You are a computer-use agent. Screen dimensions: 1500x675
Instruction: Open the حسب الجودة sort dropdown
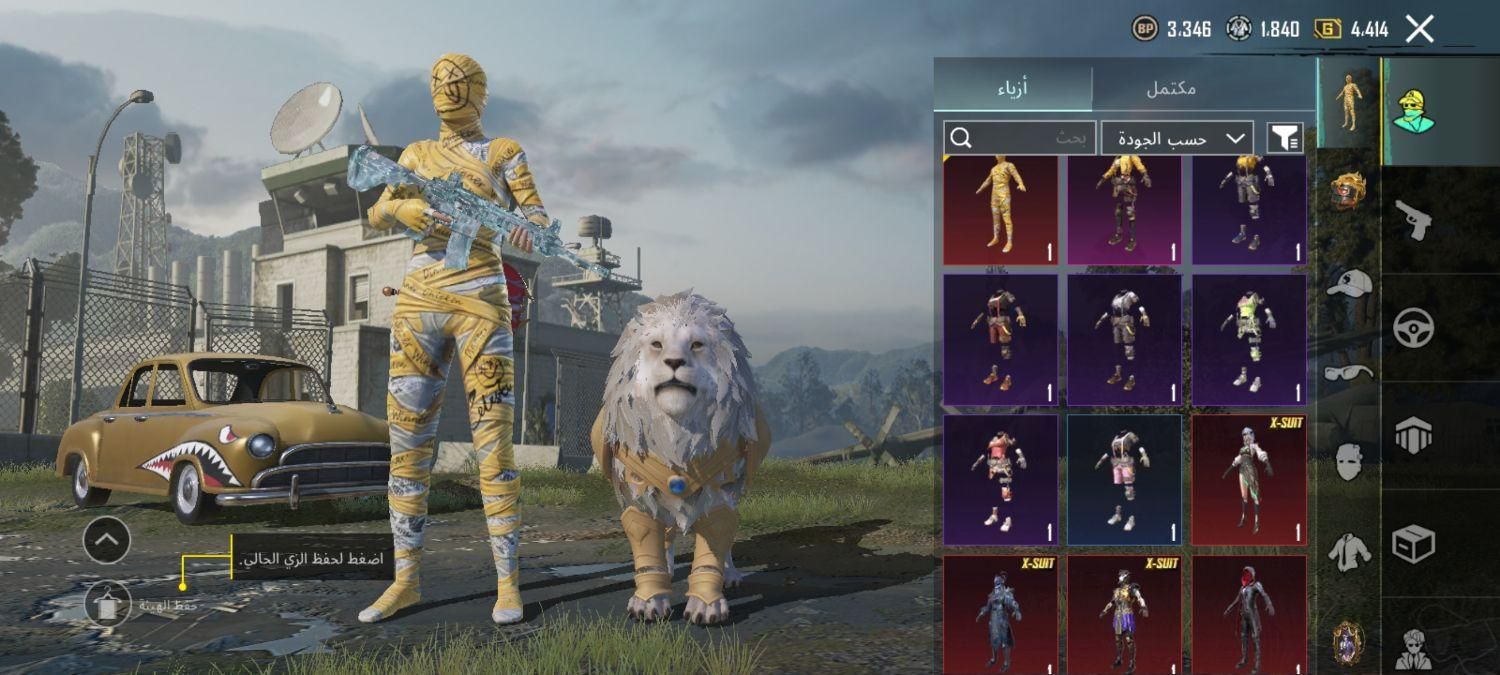[x=1178, y=138]
